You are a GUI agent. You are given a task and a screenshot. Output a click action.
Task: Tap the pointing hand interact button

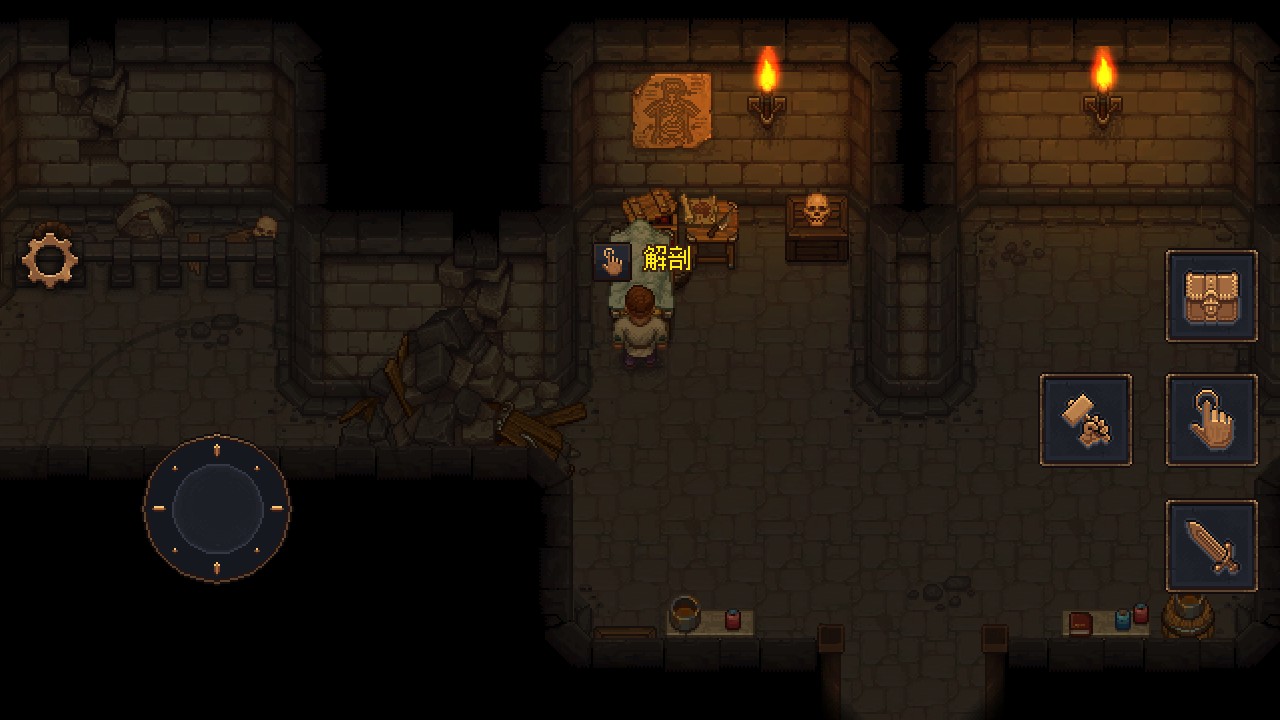pyautogui.click(x=1211, y=420)
